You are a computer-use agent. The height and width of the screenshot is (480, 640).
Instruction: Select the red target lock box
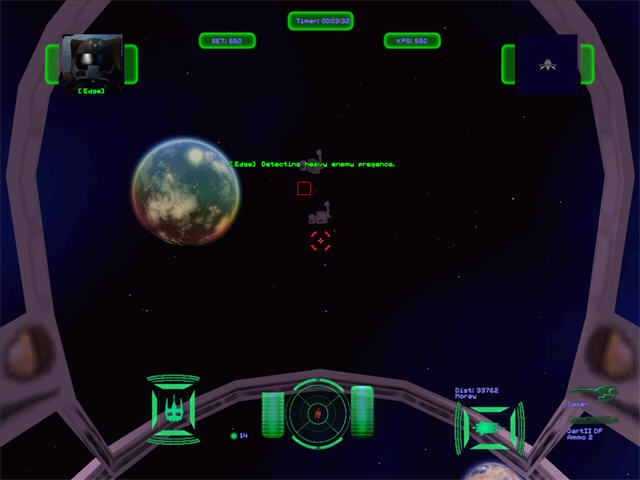[x=304, y=188]
